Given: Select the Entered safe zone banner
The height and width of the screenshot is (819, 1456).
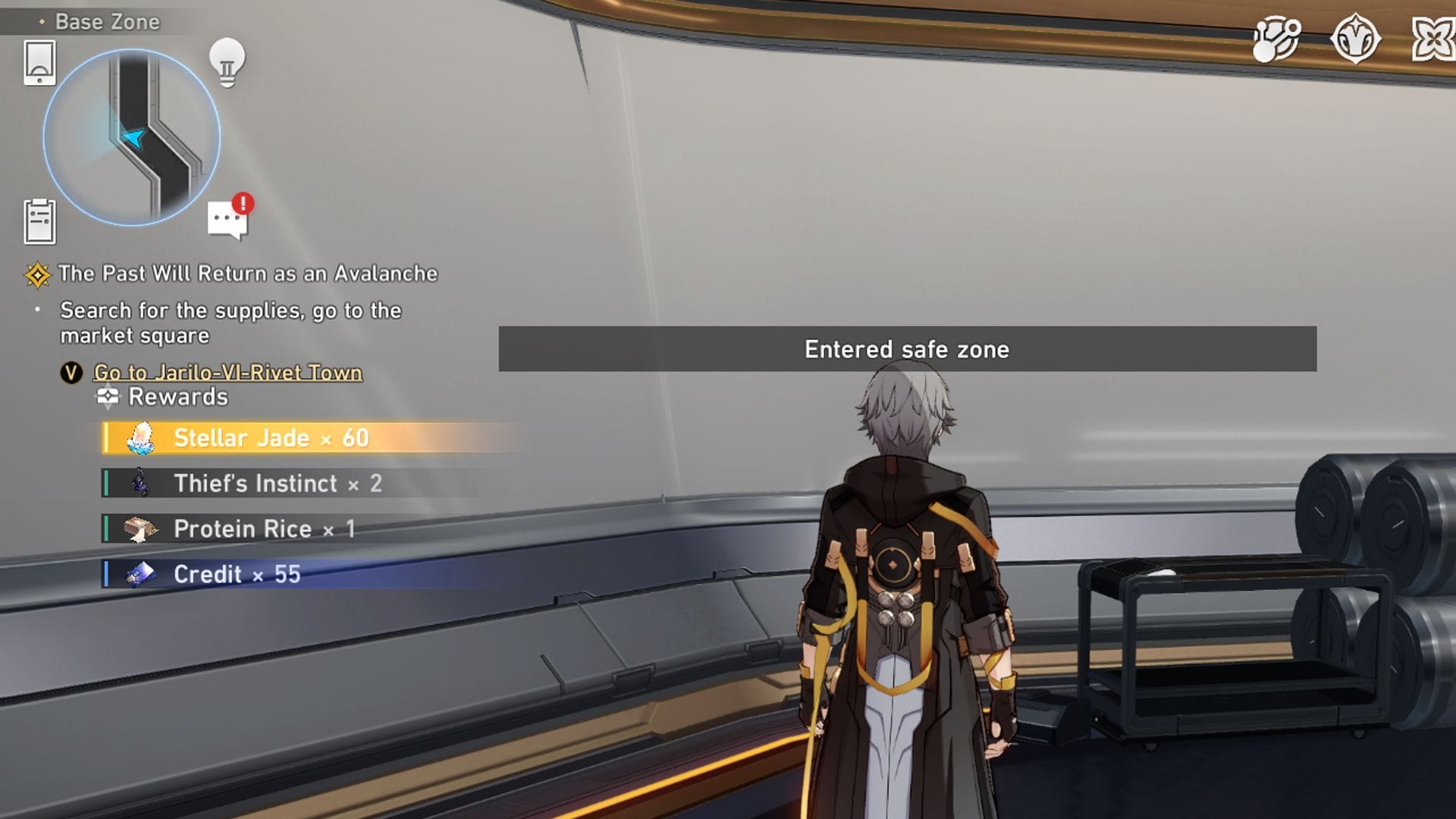Looking at the screenshot, I should 905,350.
